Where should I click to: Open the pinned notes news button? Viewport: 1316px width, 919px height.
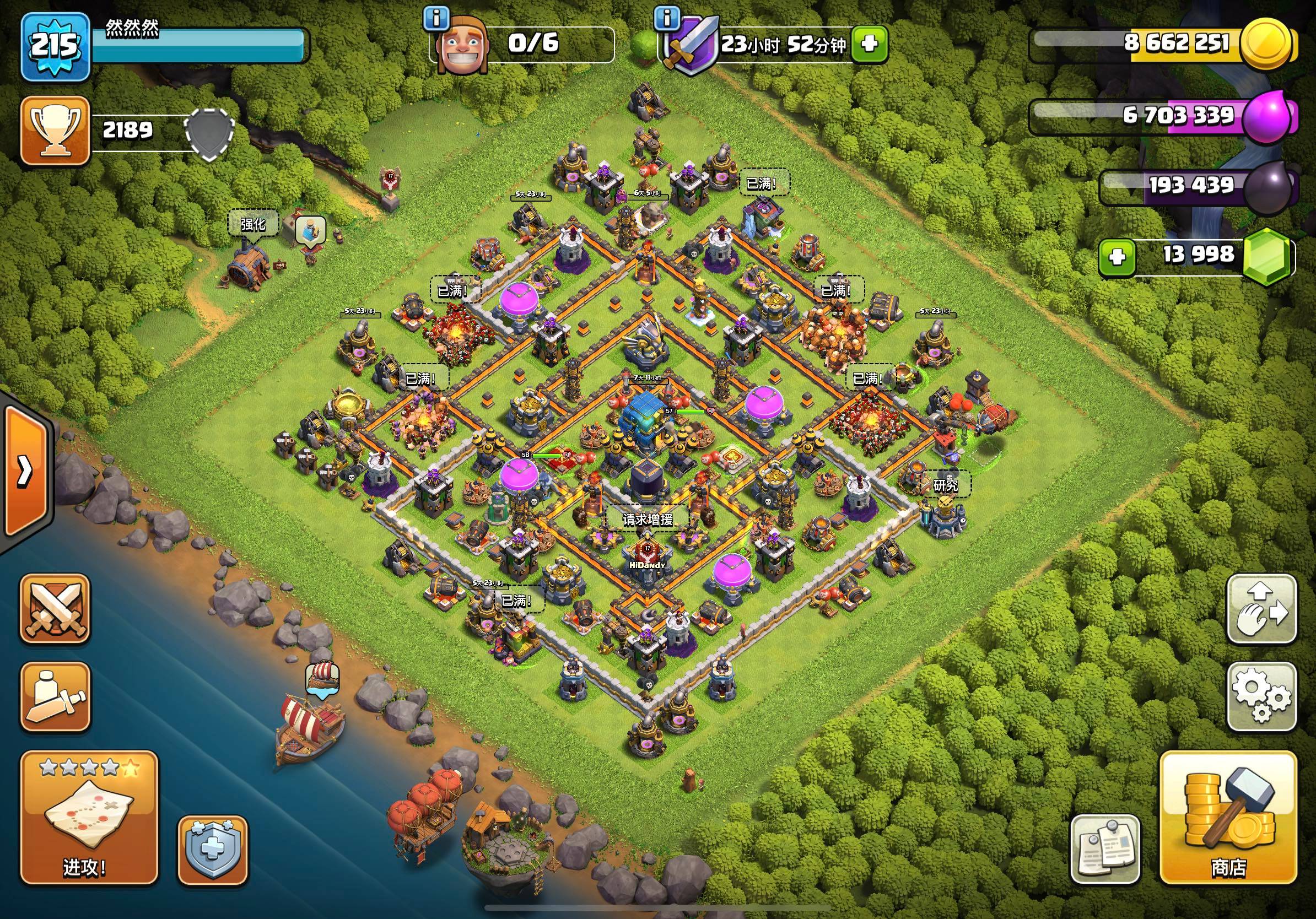tap(1105, 848)
